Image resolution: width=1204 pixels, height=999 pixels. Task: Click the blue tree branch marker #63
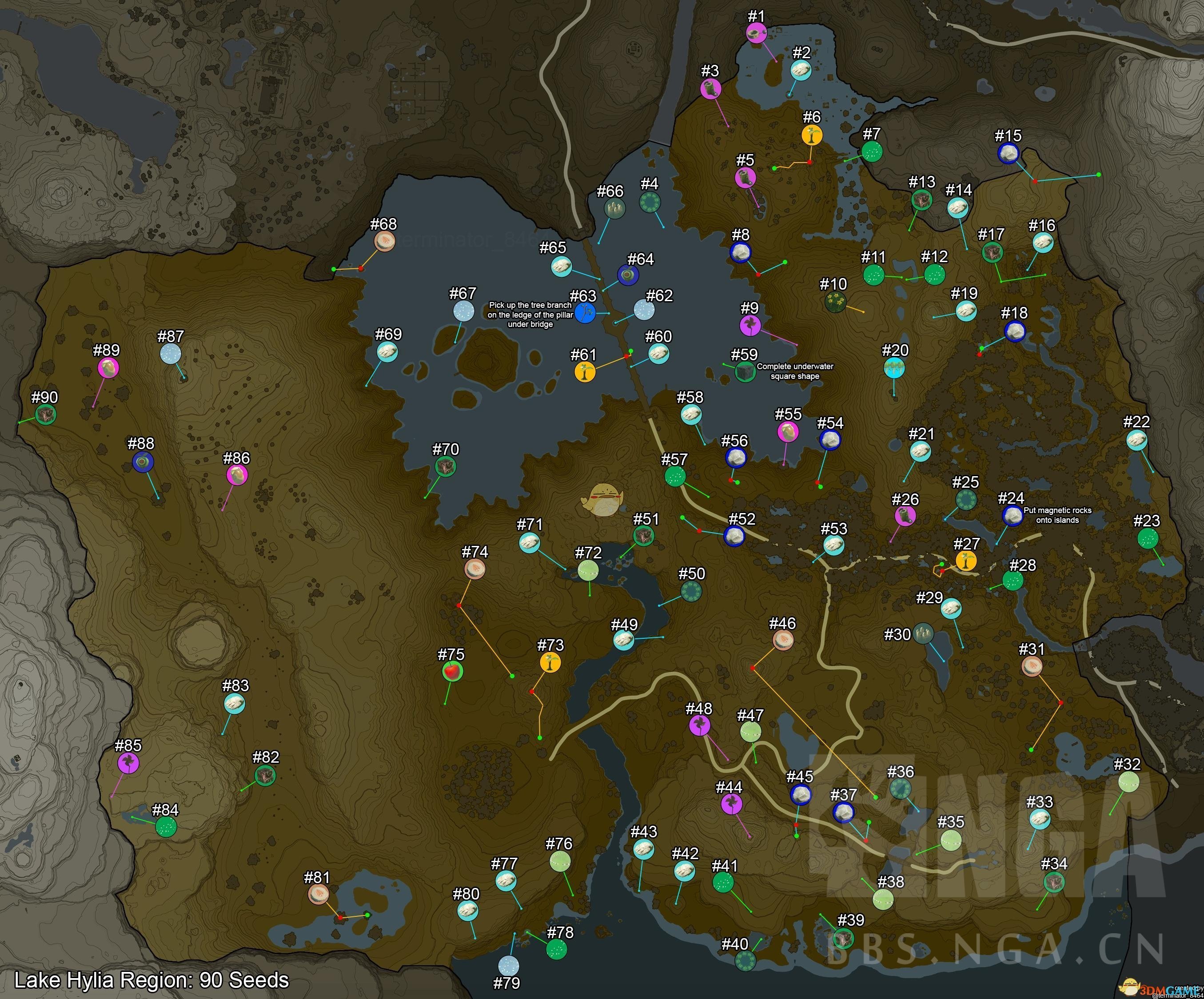coord(585,313)
